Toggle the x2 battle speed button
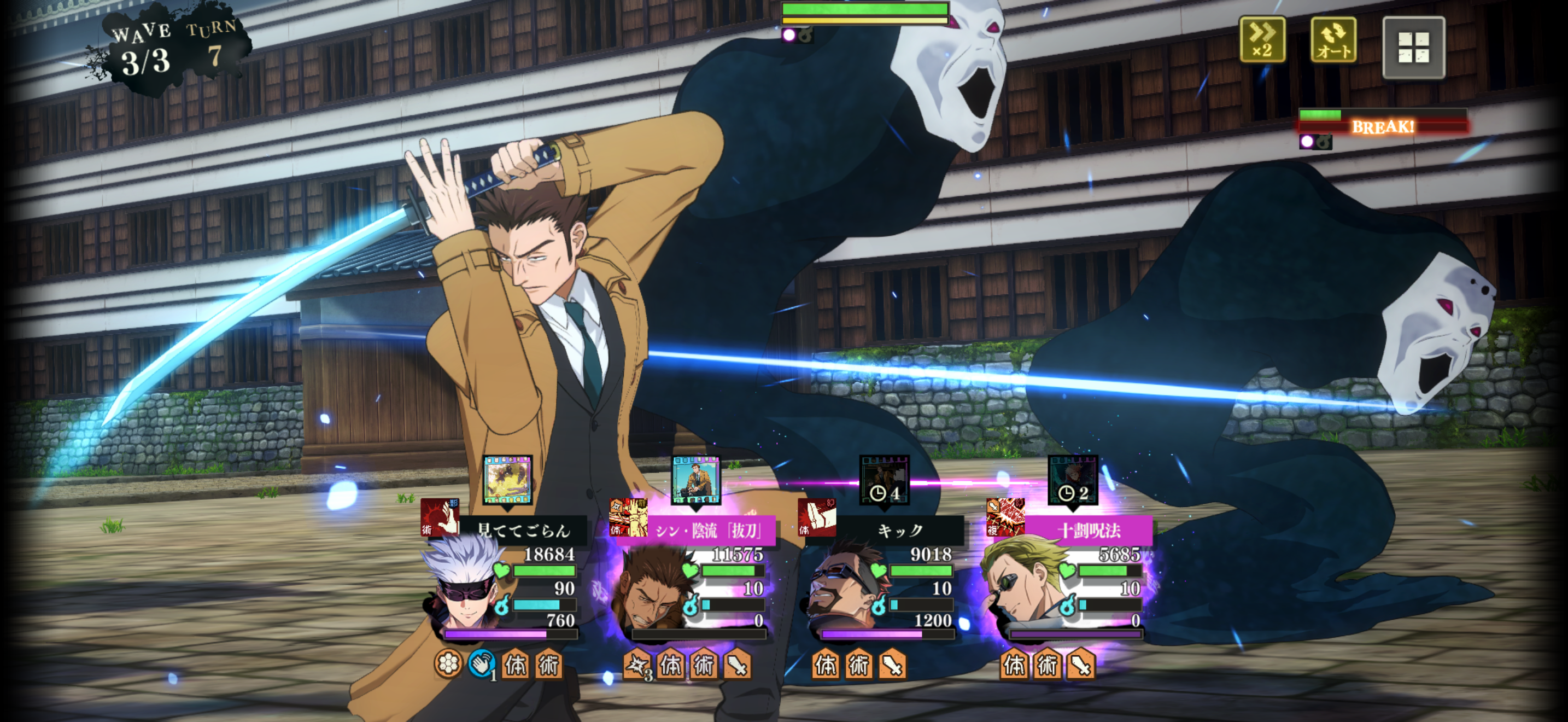 click(x=1262, y=39)
